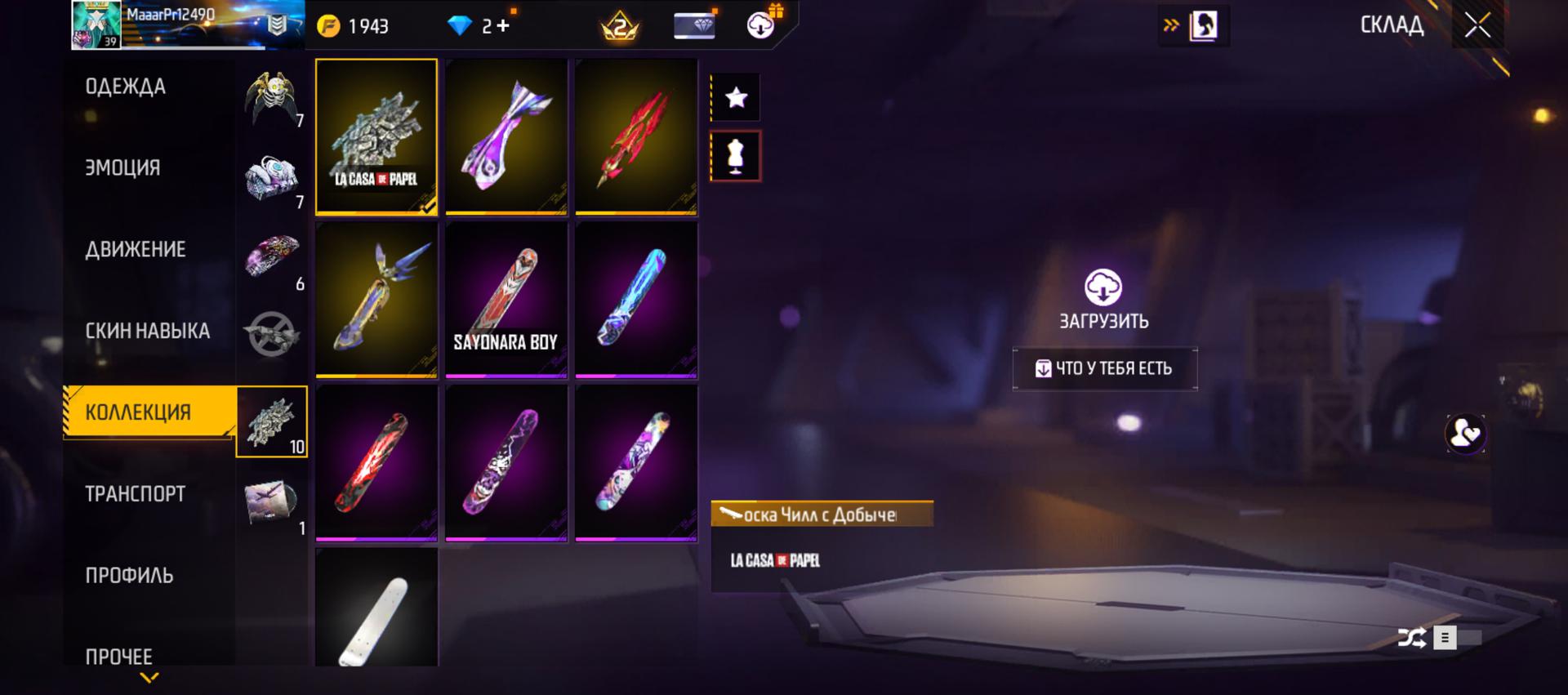Switch to the Транспорт category
Screen dimensions: 1568x695
point(136,494)
